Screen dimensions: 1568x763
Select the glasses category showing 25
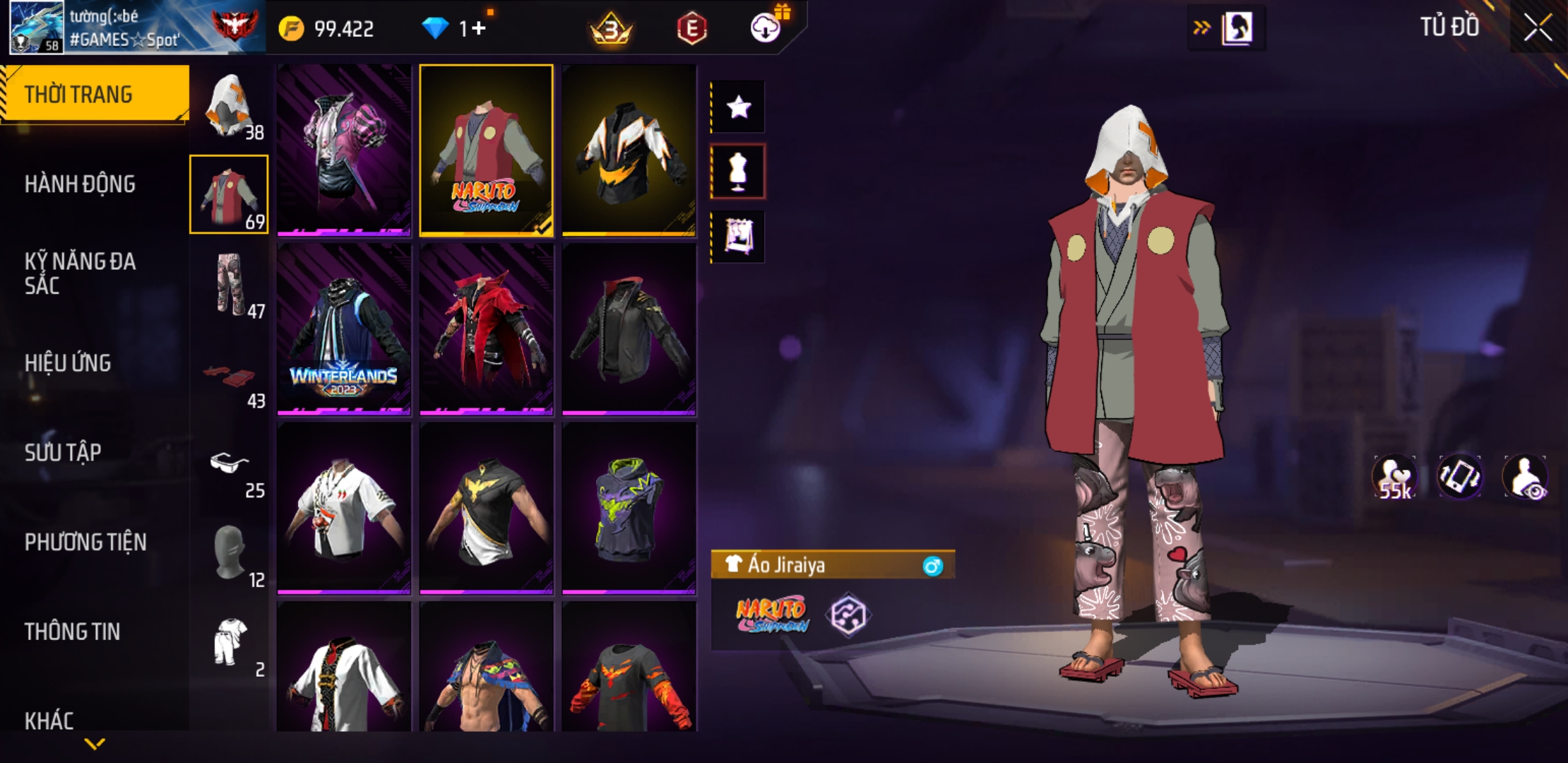pyautogui.click(x=230, y=466)
